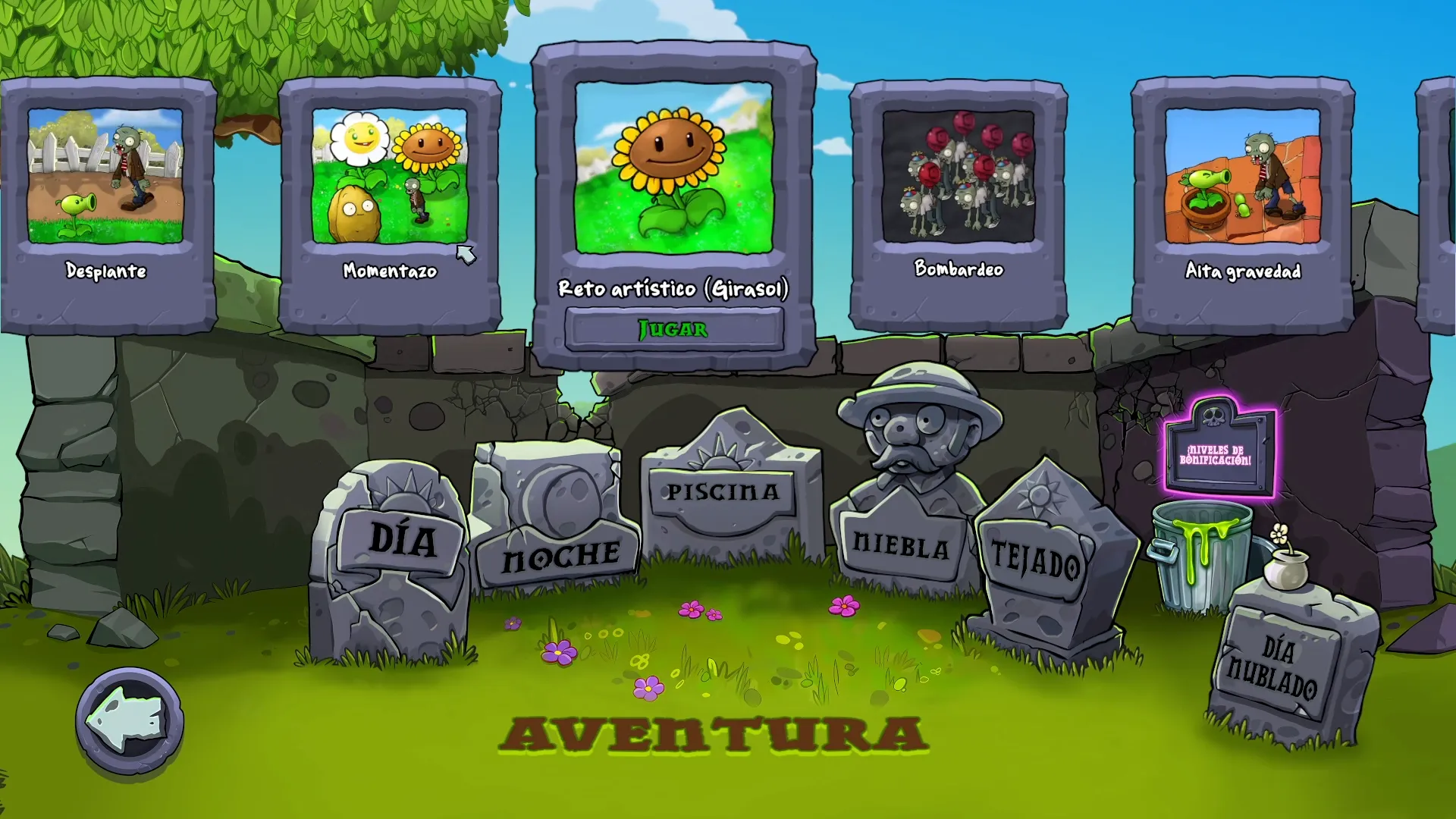Open the Piscina stage
The image size is (1456, 819).
coord(720,493)
